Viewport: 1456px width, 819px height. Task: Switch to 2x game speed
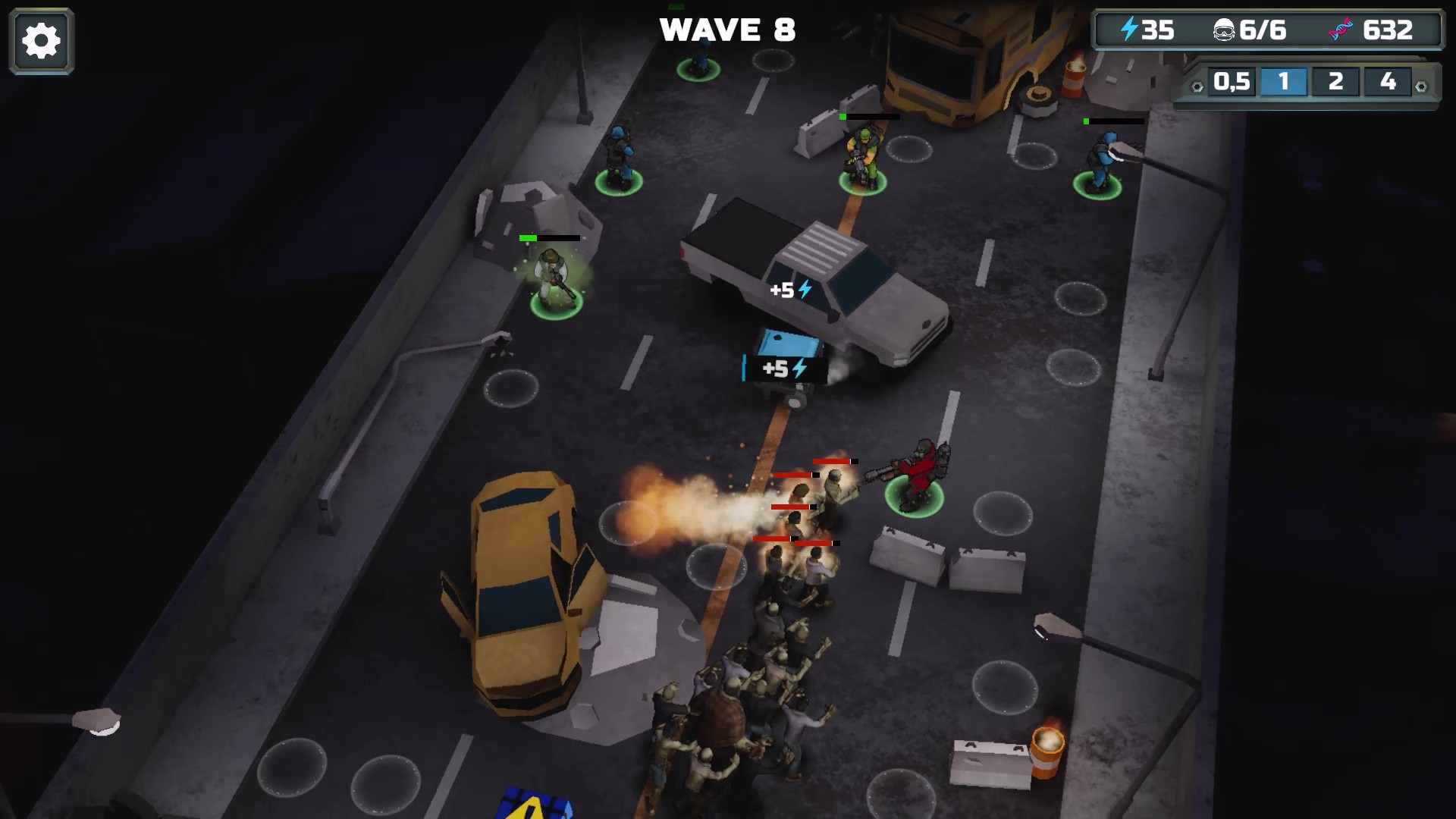pyautogui.click(x=1335, y=83)
